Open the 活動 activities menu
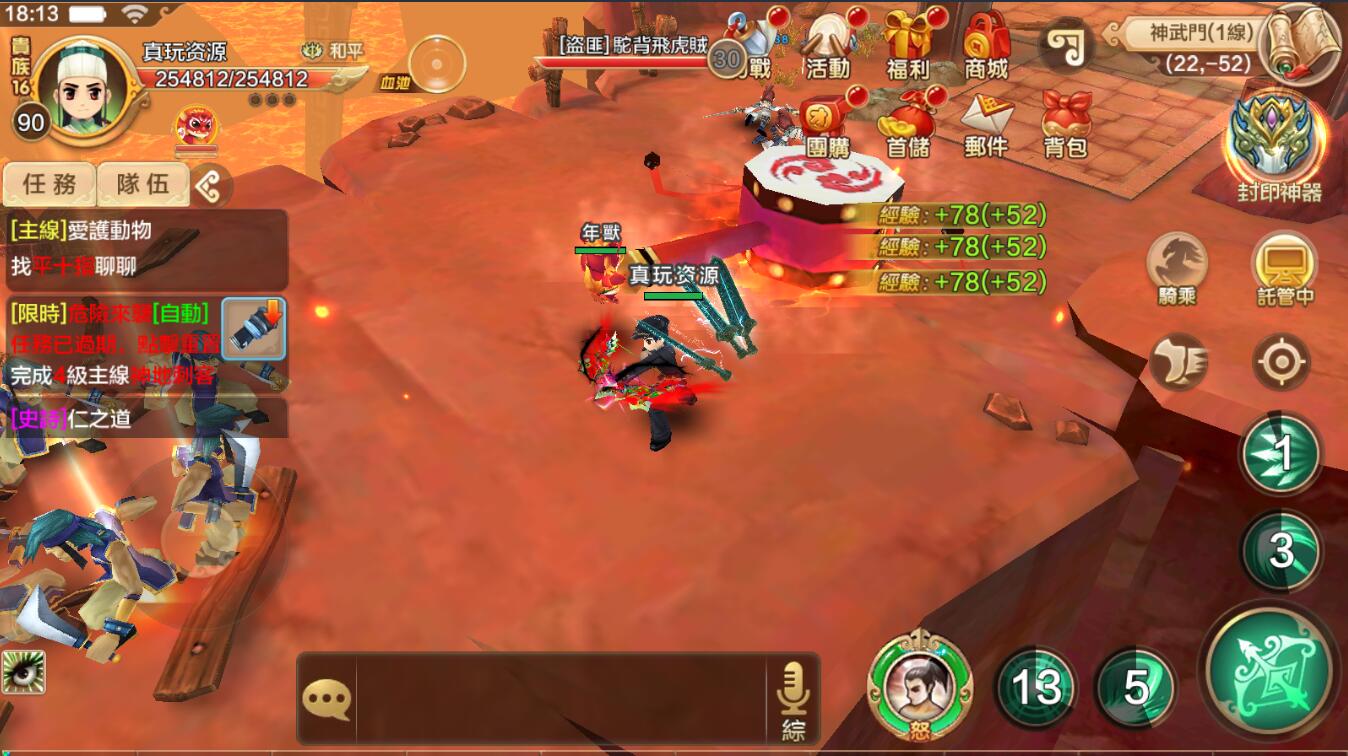This screenshot has width=1348, height=756. [x=828, y=45]
